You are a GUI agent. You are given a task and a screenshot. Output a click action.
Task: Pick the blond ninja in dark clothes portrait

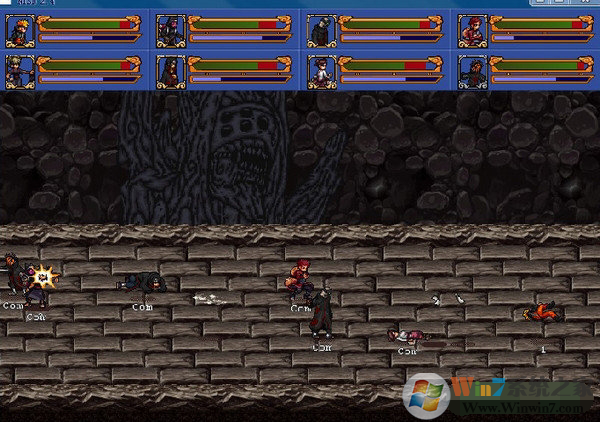click(21, 70)
